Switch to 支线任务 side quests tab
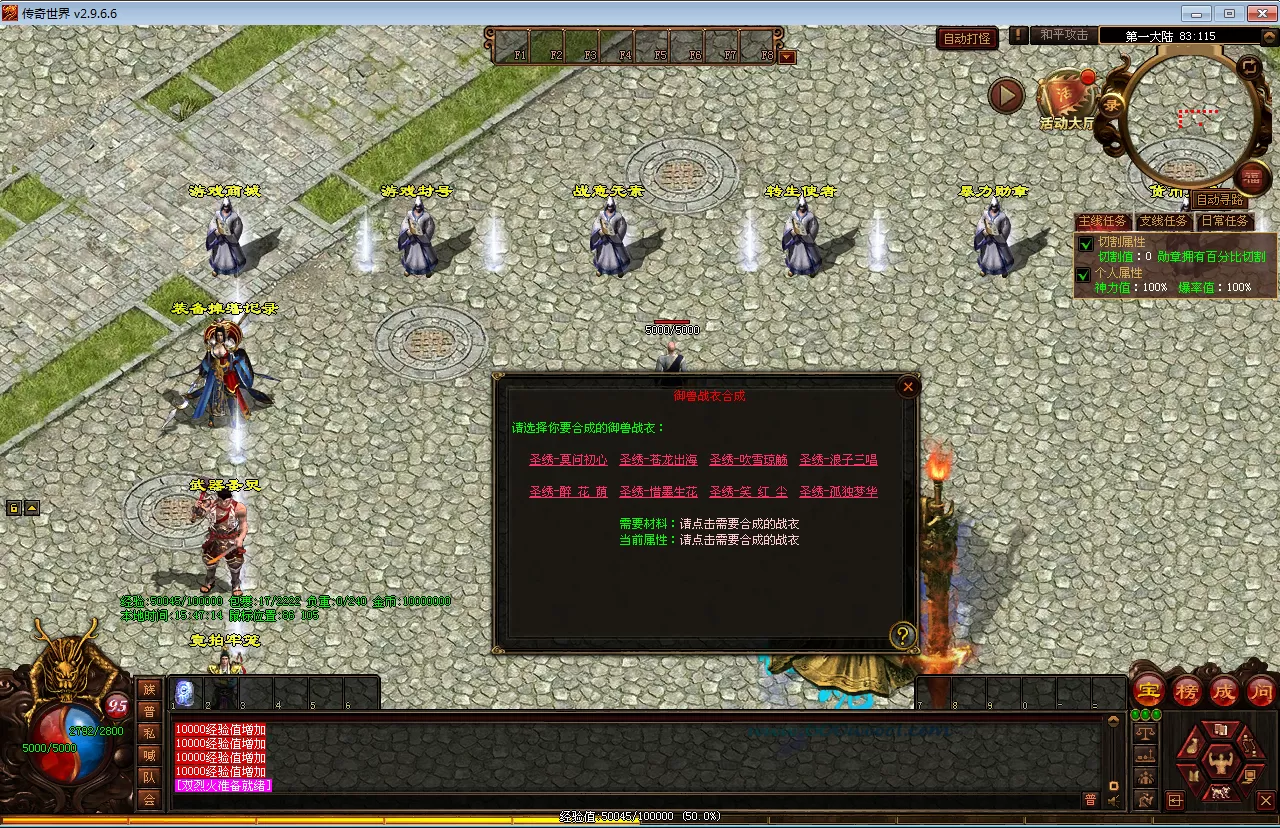Screen dimensions: 1280x828 [x=1164, y=221]
